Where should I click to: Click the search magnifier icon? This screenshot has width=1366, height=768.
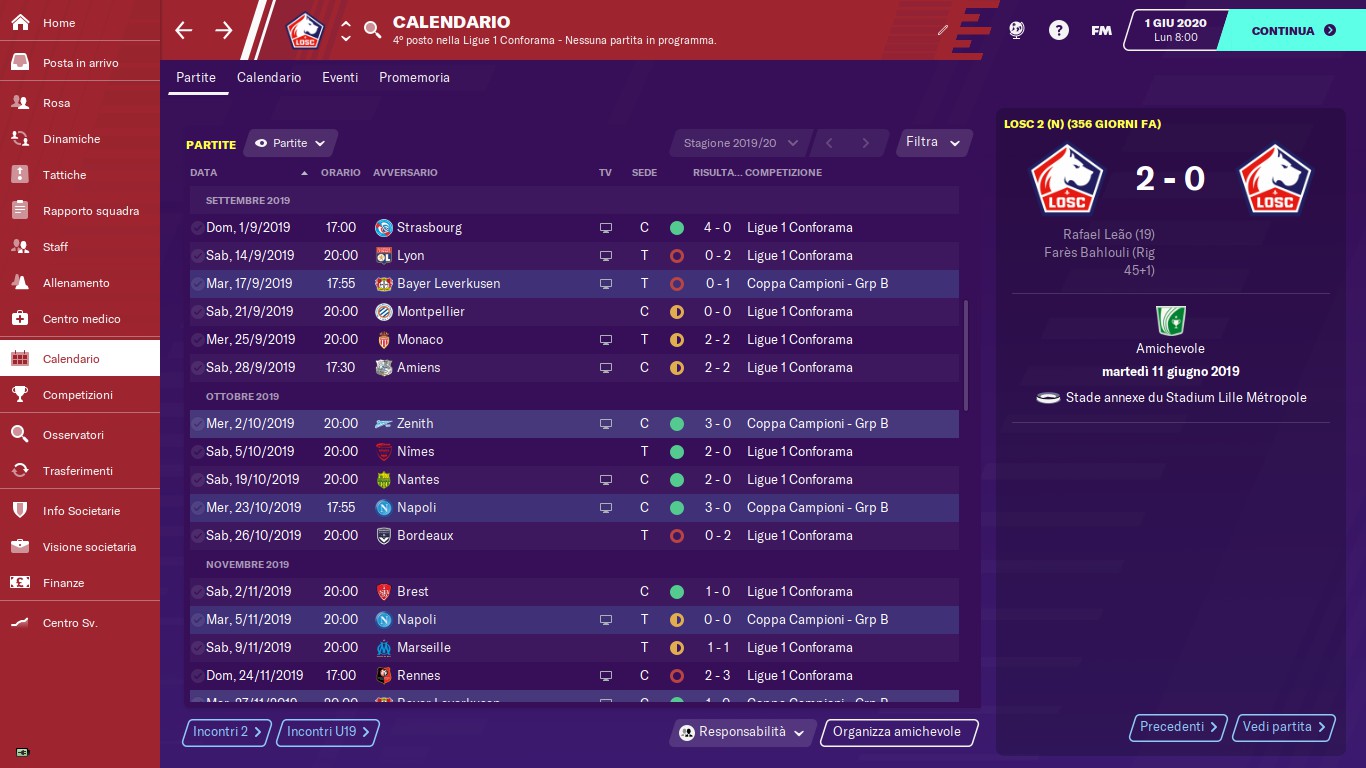(x=372, y=30)
